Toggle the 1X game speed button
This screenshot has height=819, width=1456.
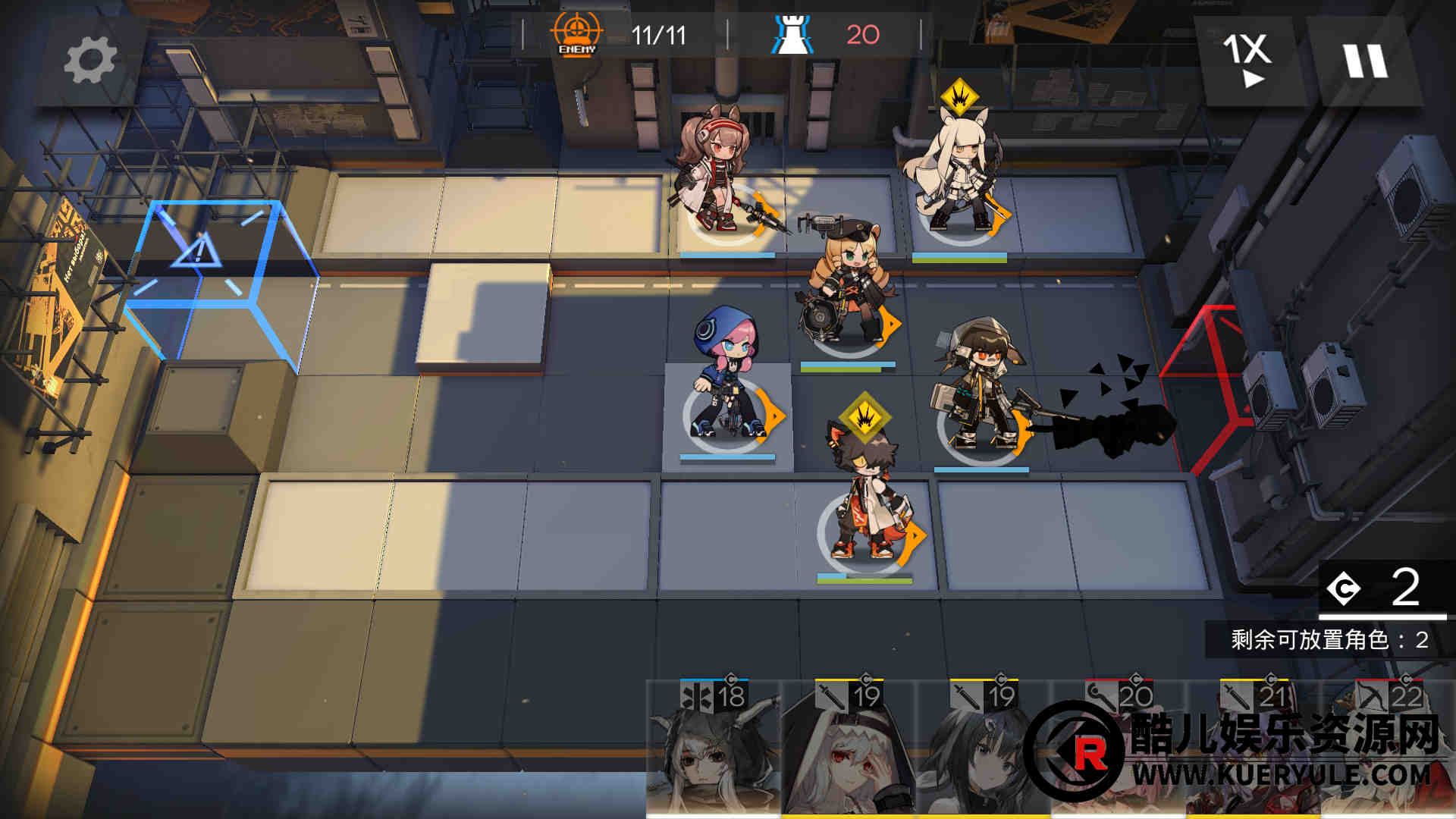[1246, 61]
